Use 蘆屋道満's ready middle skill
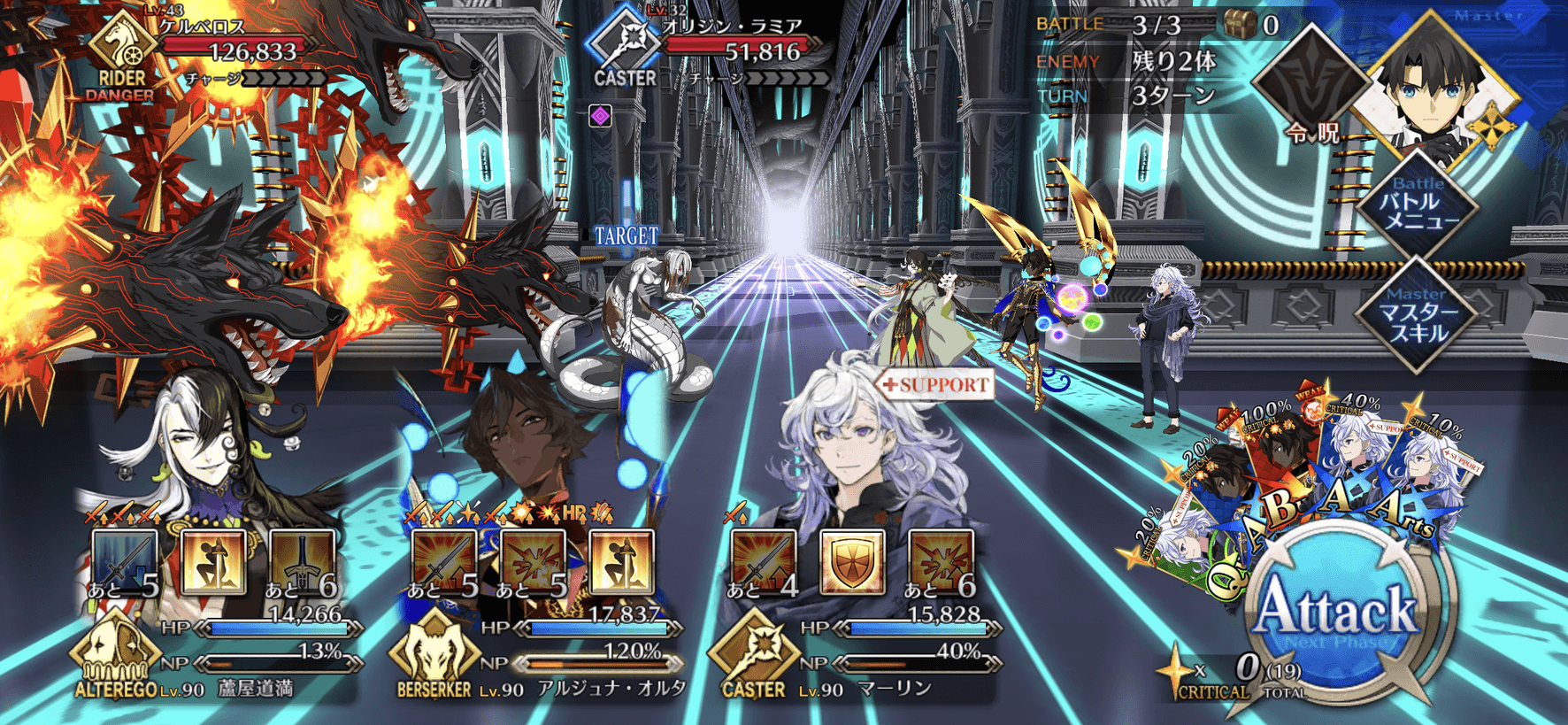This screenshot has height=725, width=1568. click(x=213, y=563)
